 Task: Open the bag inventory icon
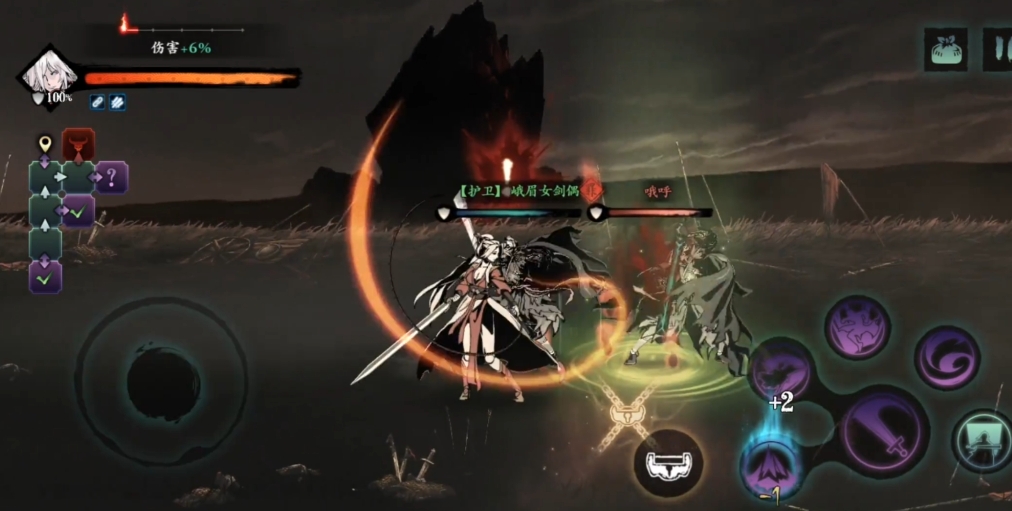945,50
